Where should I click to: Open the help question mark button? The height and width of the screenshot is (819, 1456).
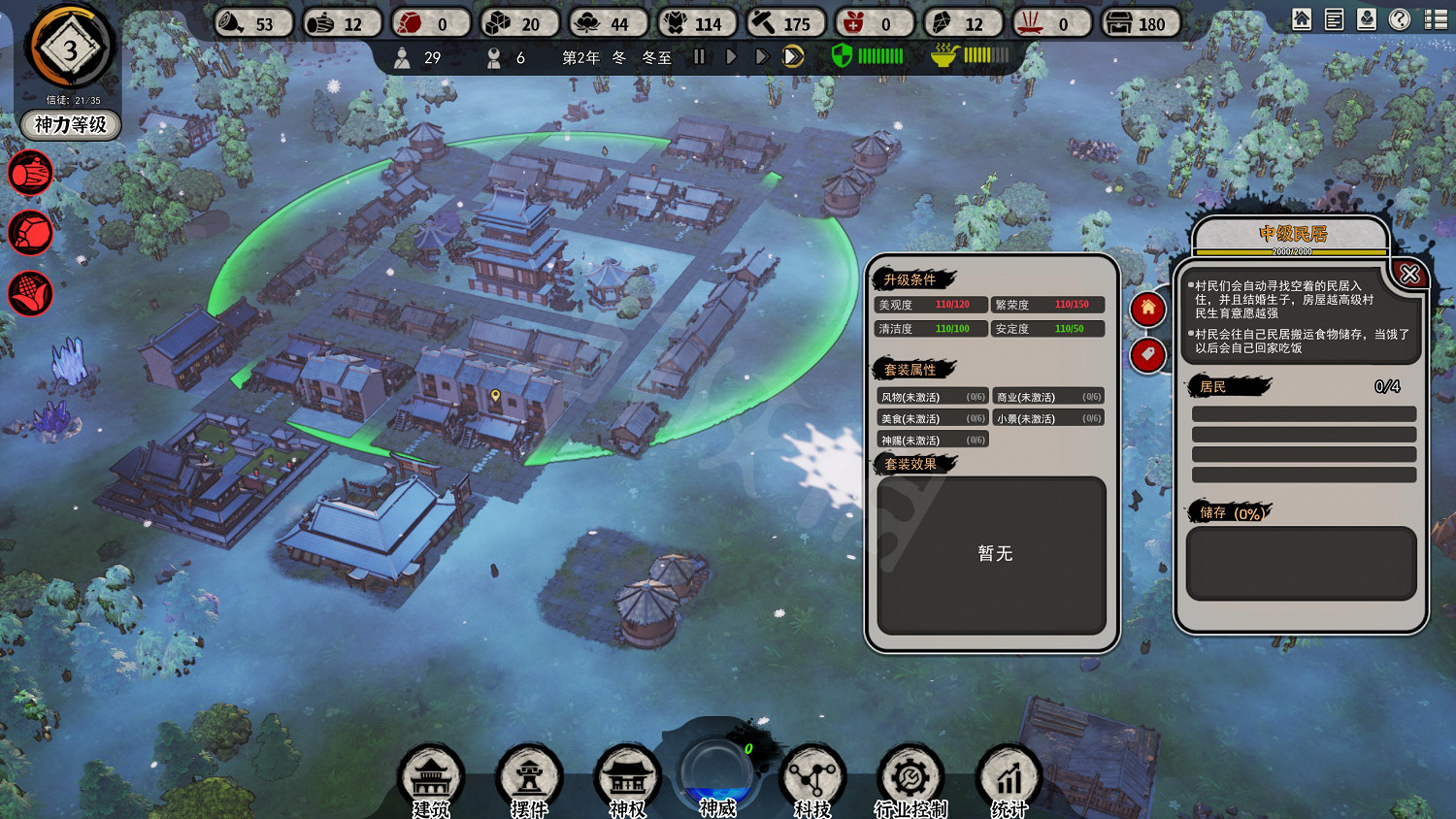pos(1399,19)
